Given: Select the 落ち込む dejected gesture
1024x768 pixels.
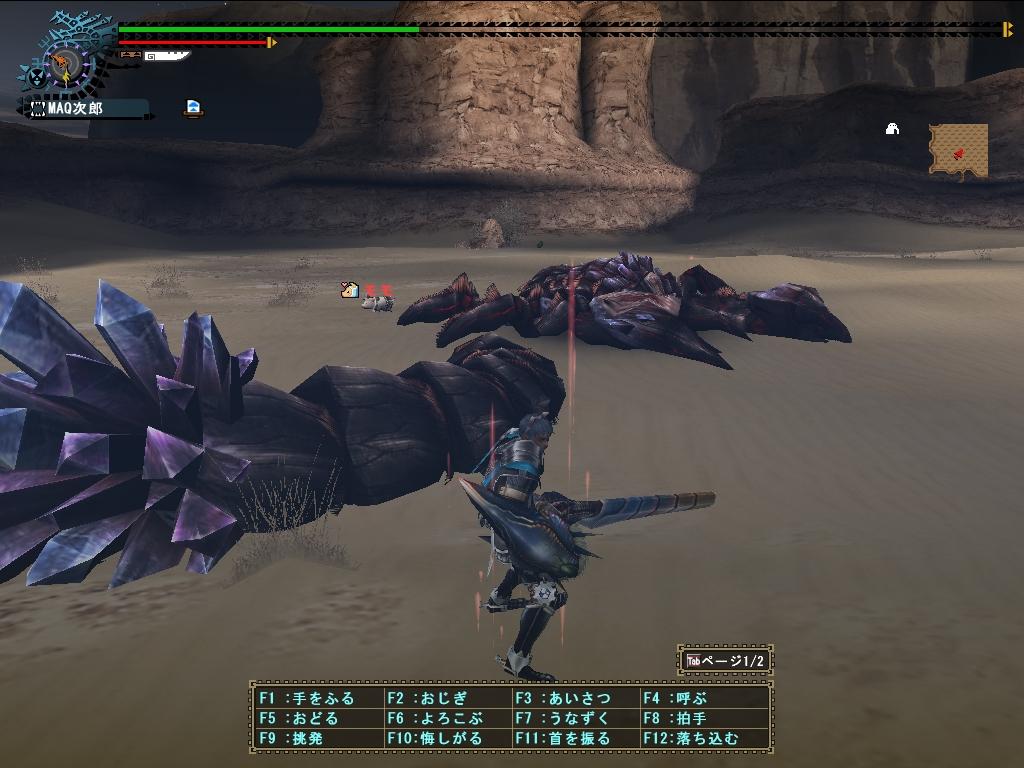Looking at the screenshot, I should [700, 738].
